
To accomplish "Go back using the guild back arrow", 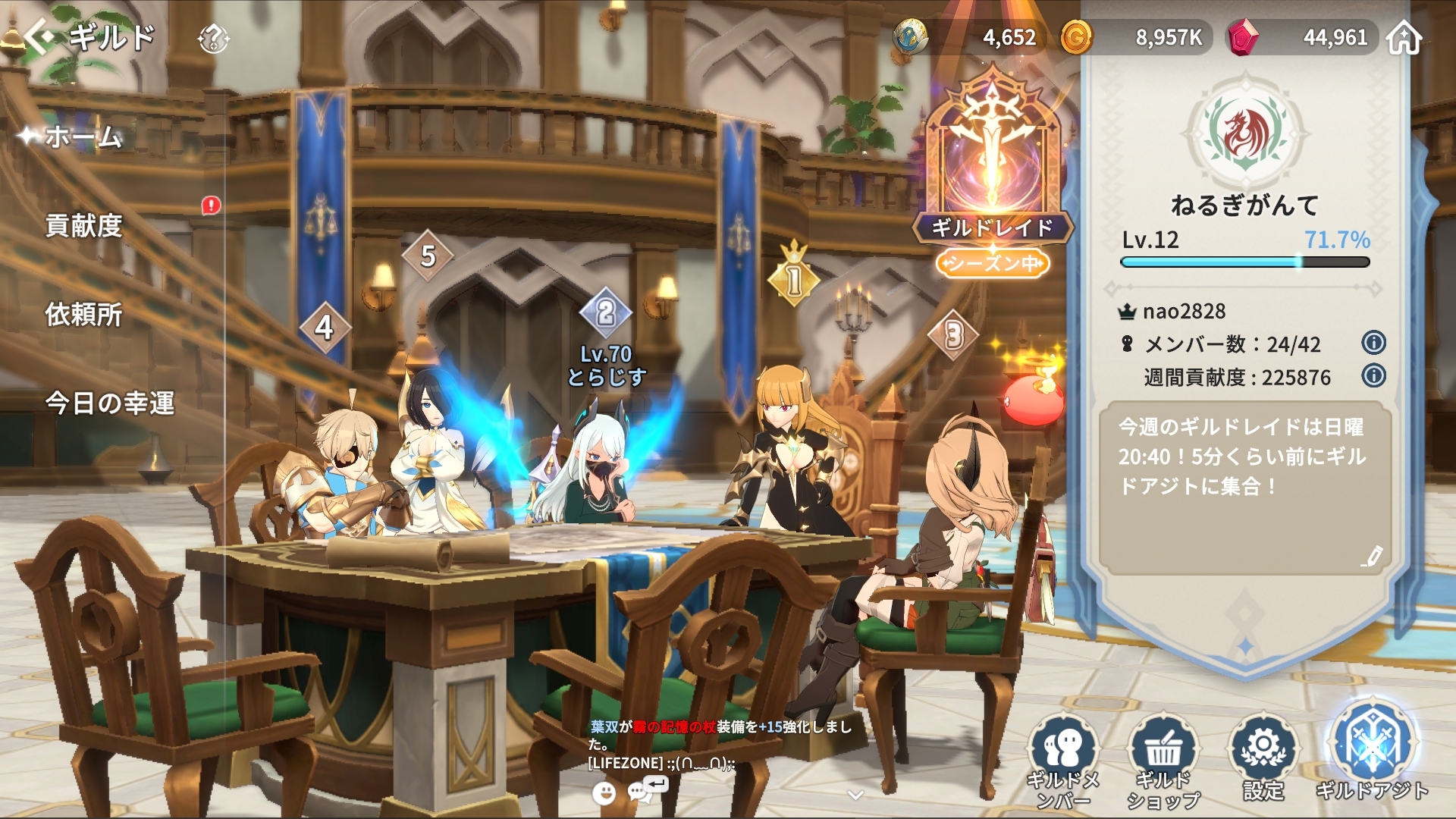I will click(39, 36).
